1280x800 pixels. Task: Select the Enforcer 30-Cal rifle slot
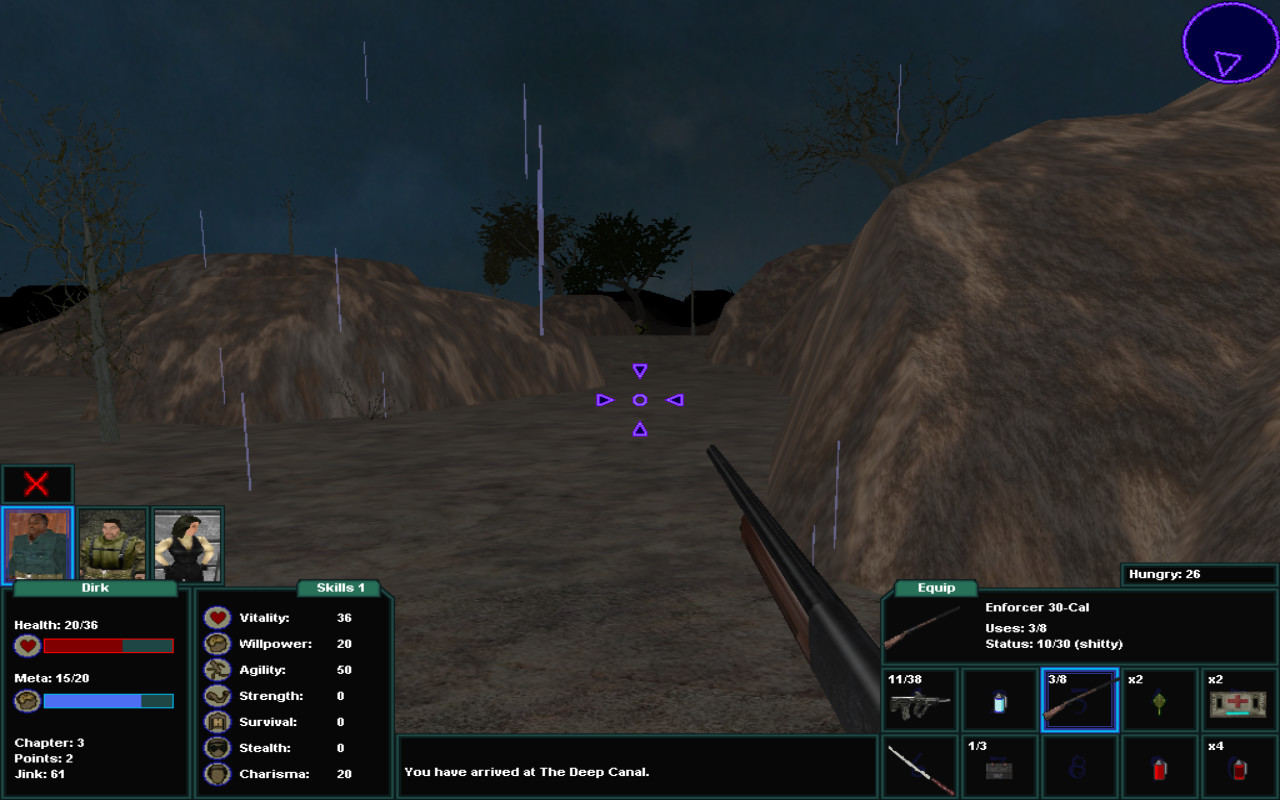click(x=1079, y=700)
